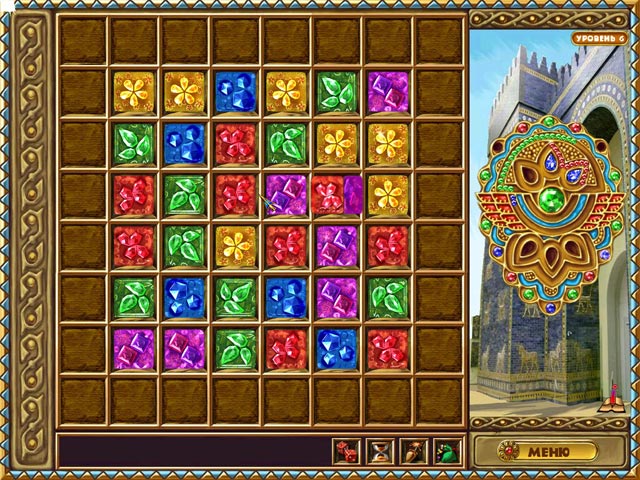Screen dimensions: 640x480
Task: Activate the brown bonus icon beside the hourglass
Action: tap(414, 452)
